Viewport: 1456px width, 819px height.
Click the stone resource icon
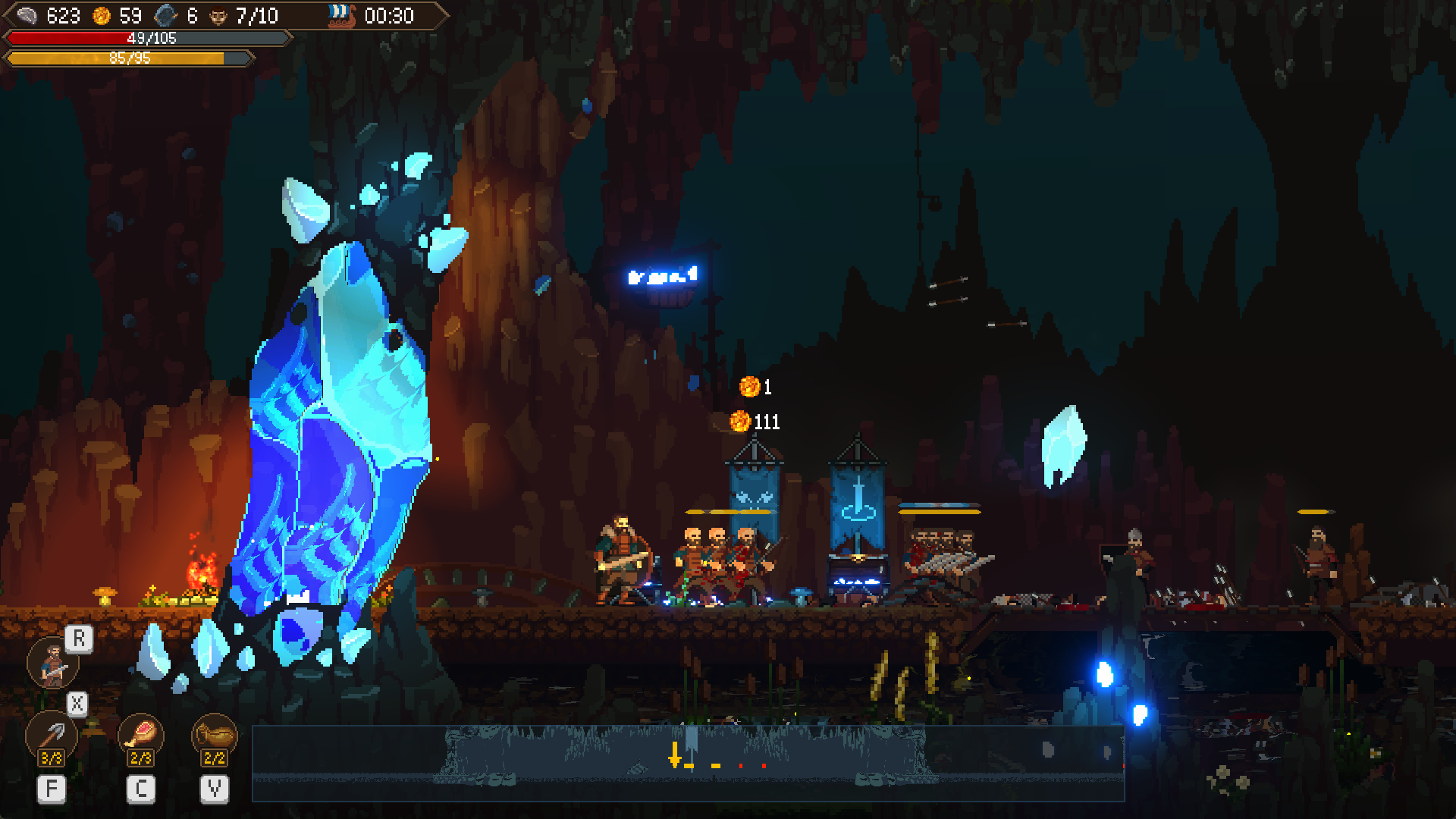click(x=166, y=16)
